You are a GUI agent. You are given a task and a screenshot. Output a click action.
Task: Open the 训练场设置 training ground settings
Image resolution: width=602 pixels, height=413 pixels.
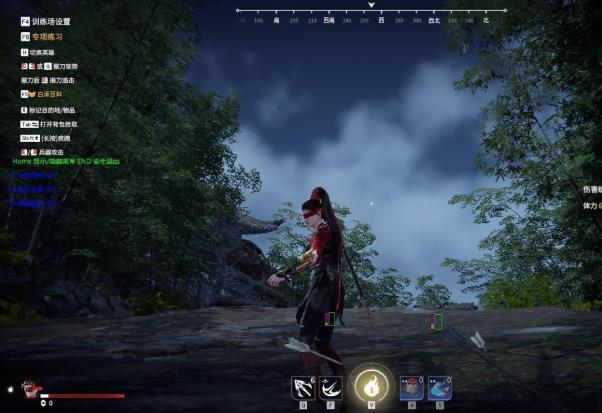(50, 21)
